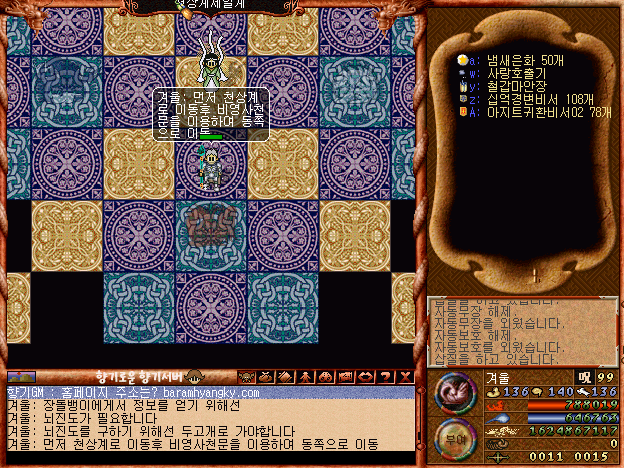
Task: Click the swirling creature emblem orb
Action: pos(453,389)
